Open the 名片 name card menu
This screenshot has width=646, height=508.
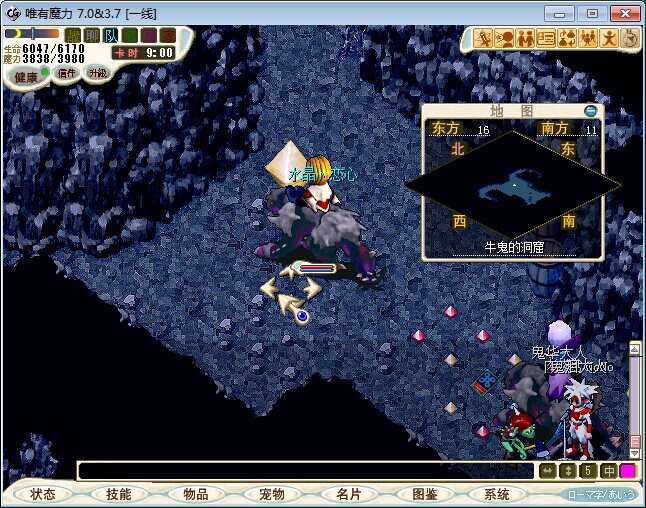[347, 494]
